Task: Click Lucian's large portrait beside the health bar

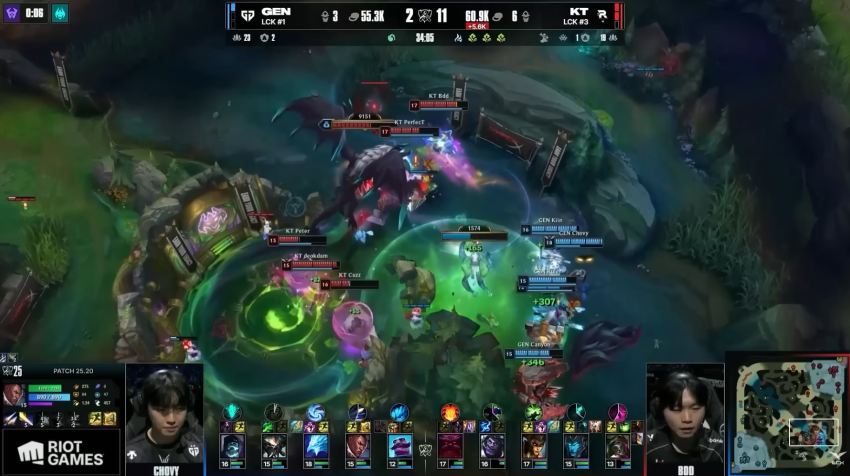Action: pos(15,394)
